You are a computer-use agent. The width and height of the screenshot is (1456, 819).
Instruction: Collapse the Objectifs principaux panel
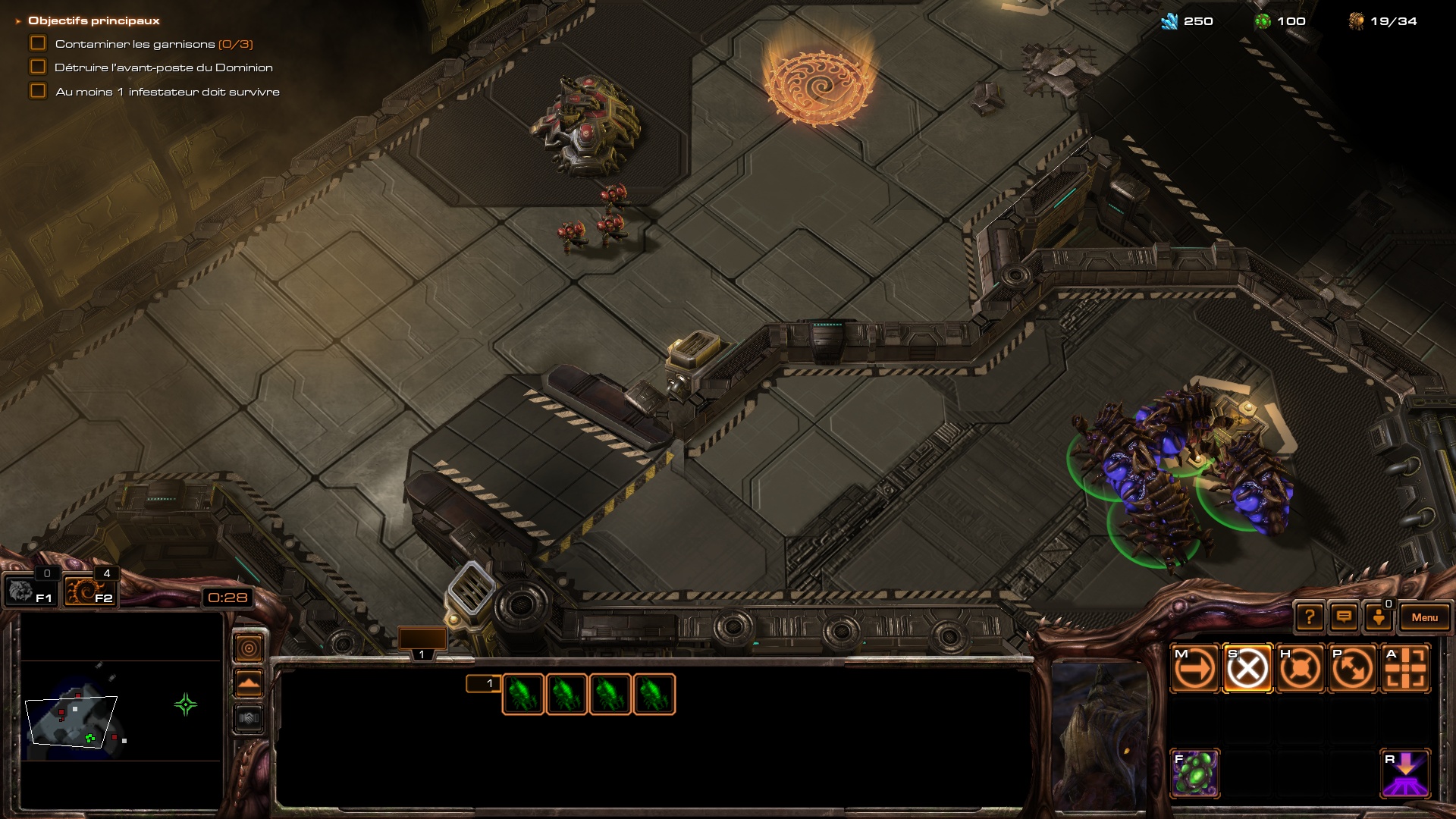[x=18, y=21]
